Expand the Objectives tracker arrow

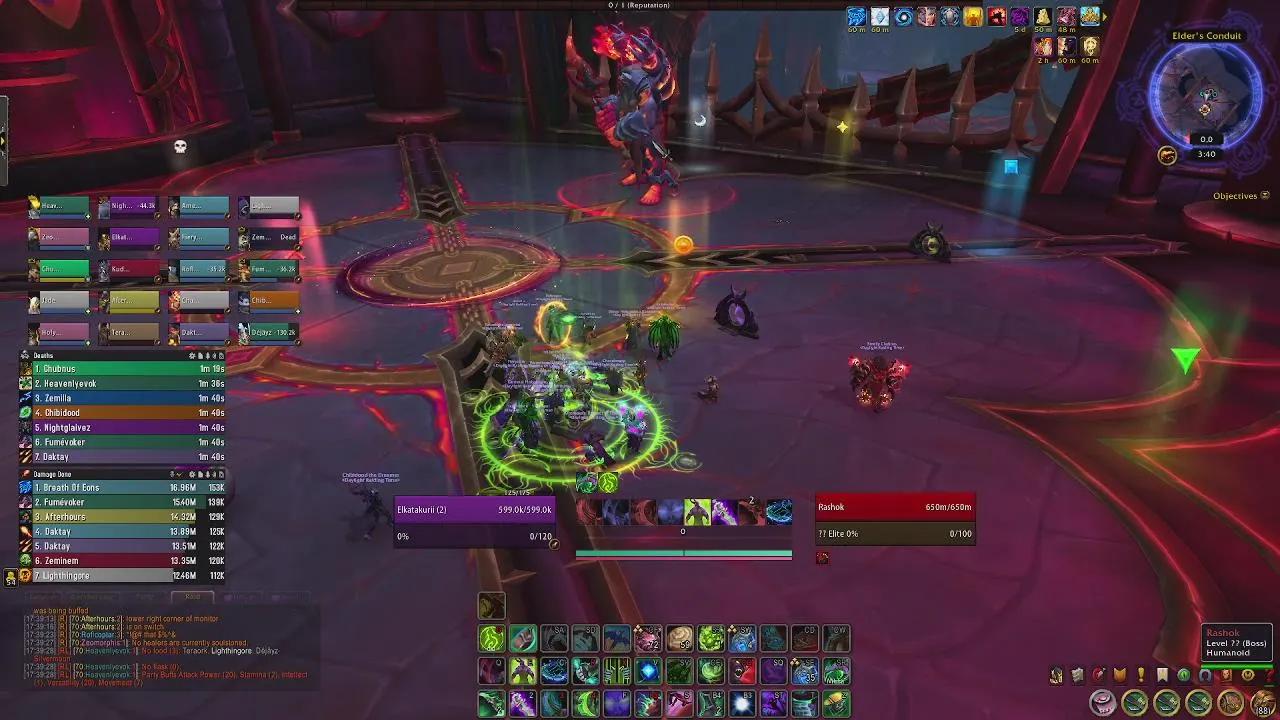(1263, 196)
